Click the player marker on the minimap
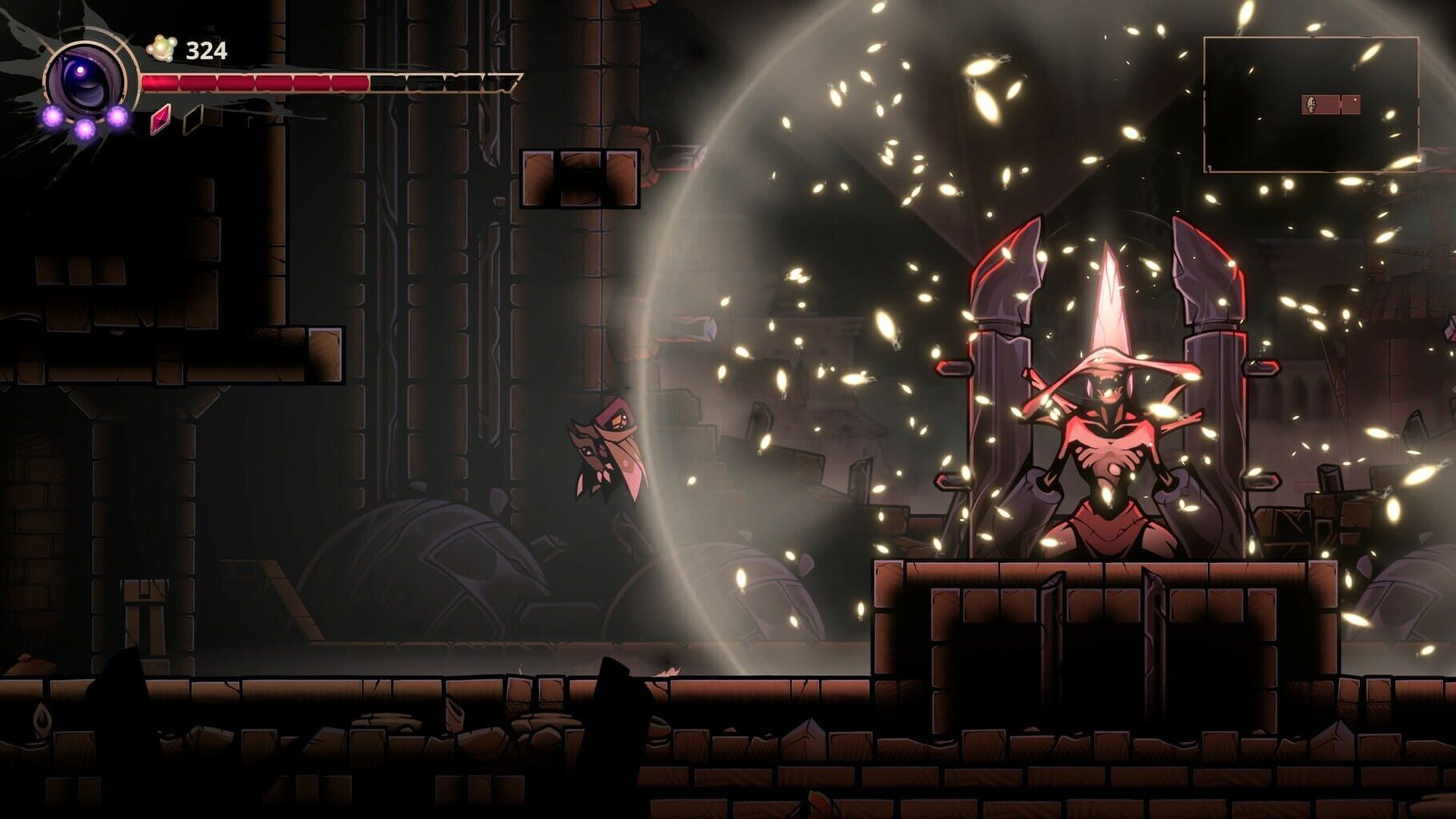Image resolution: width=1456 pixels, height=819 pixels. pos(1312,104)
